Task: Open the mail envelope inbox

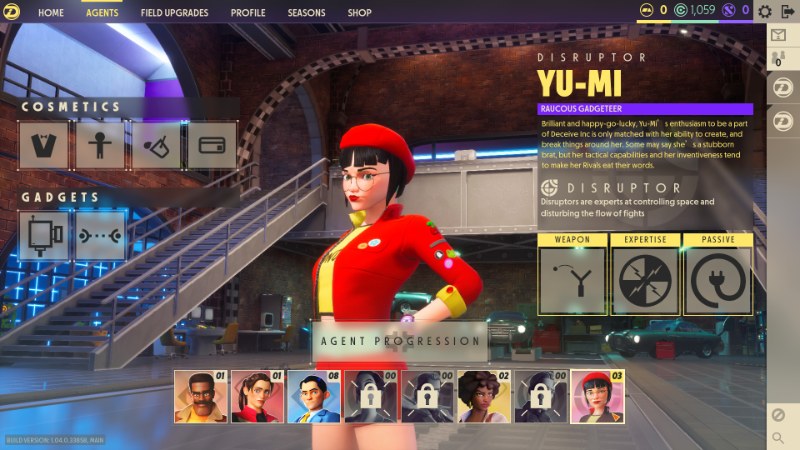Action: point(780,35)
